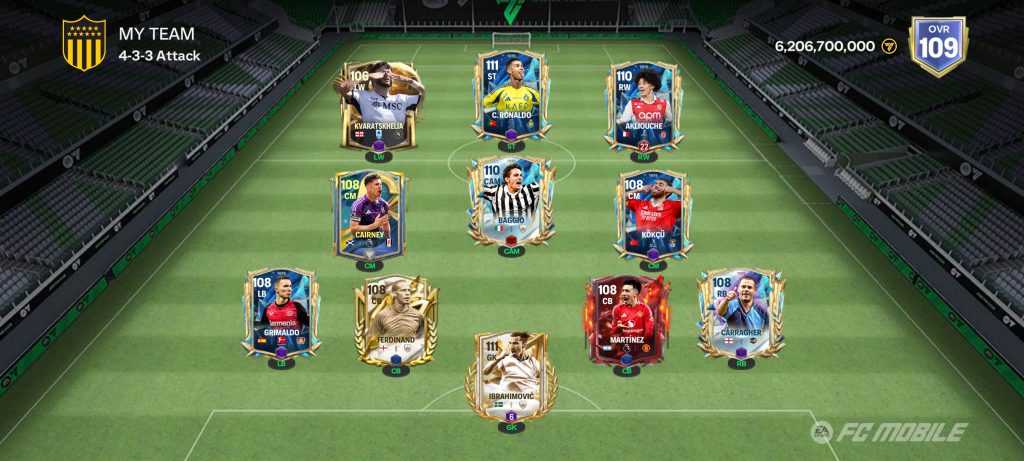The image size is (1024, 461).
Task: Tap the coin balance currency icon
Action: 890,47
